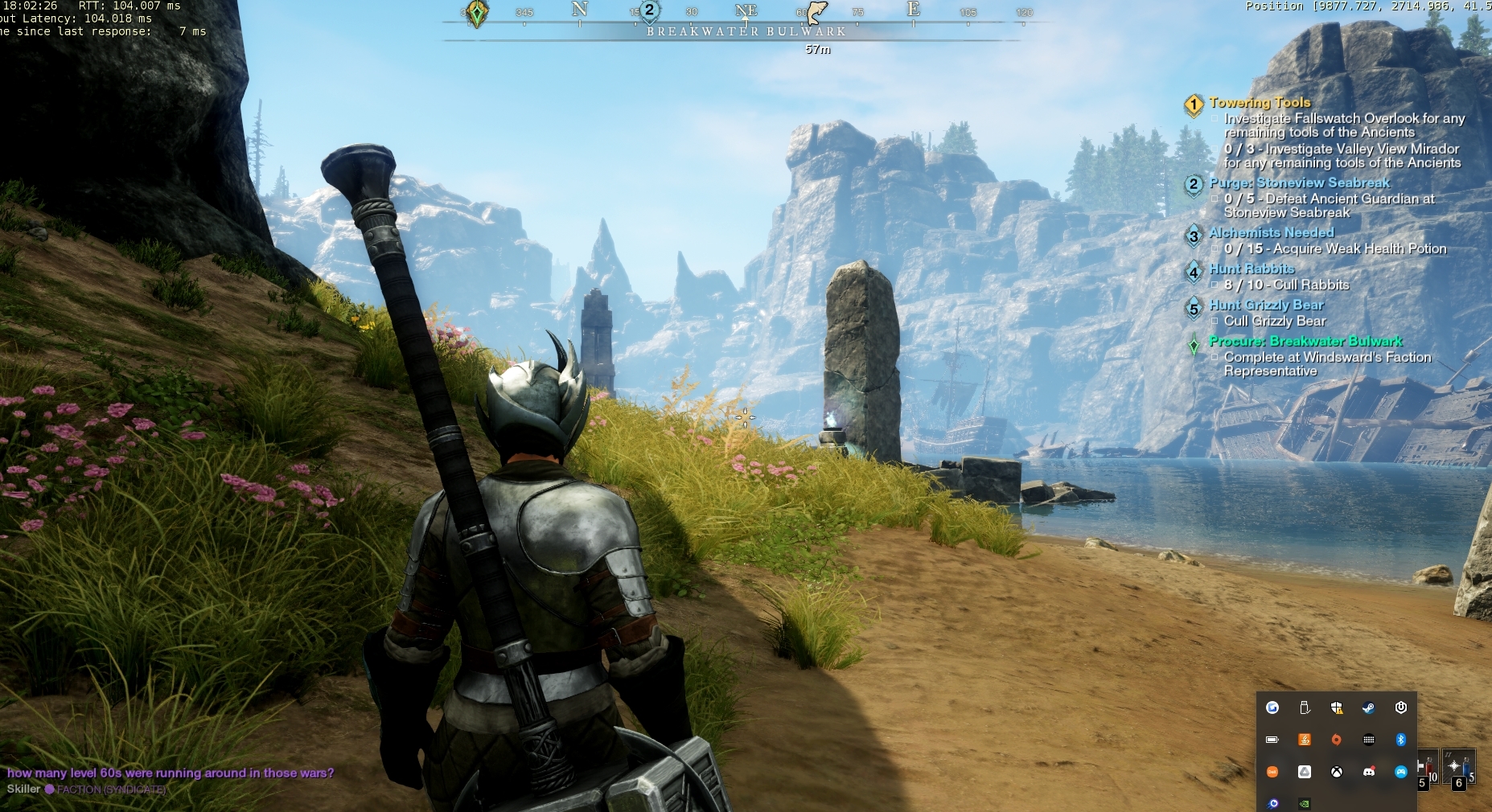Open the Origin tray icon

tap(1336, 740)
